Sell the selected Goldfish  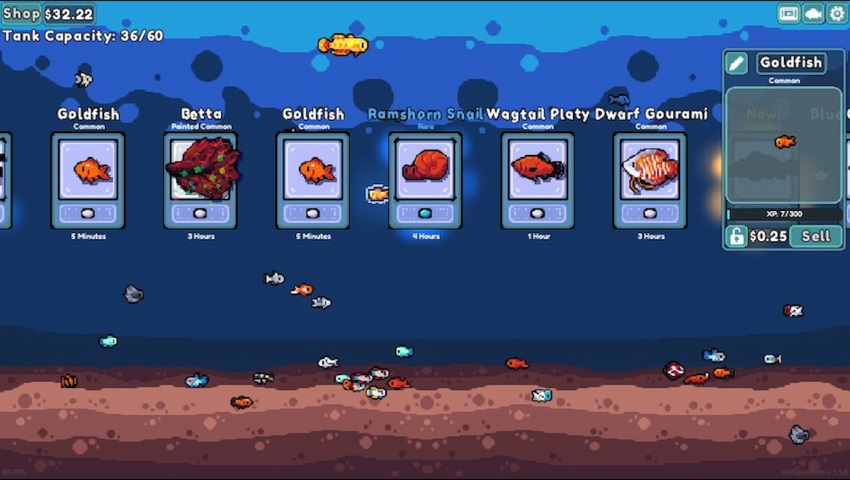816,236
